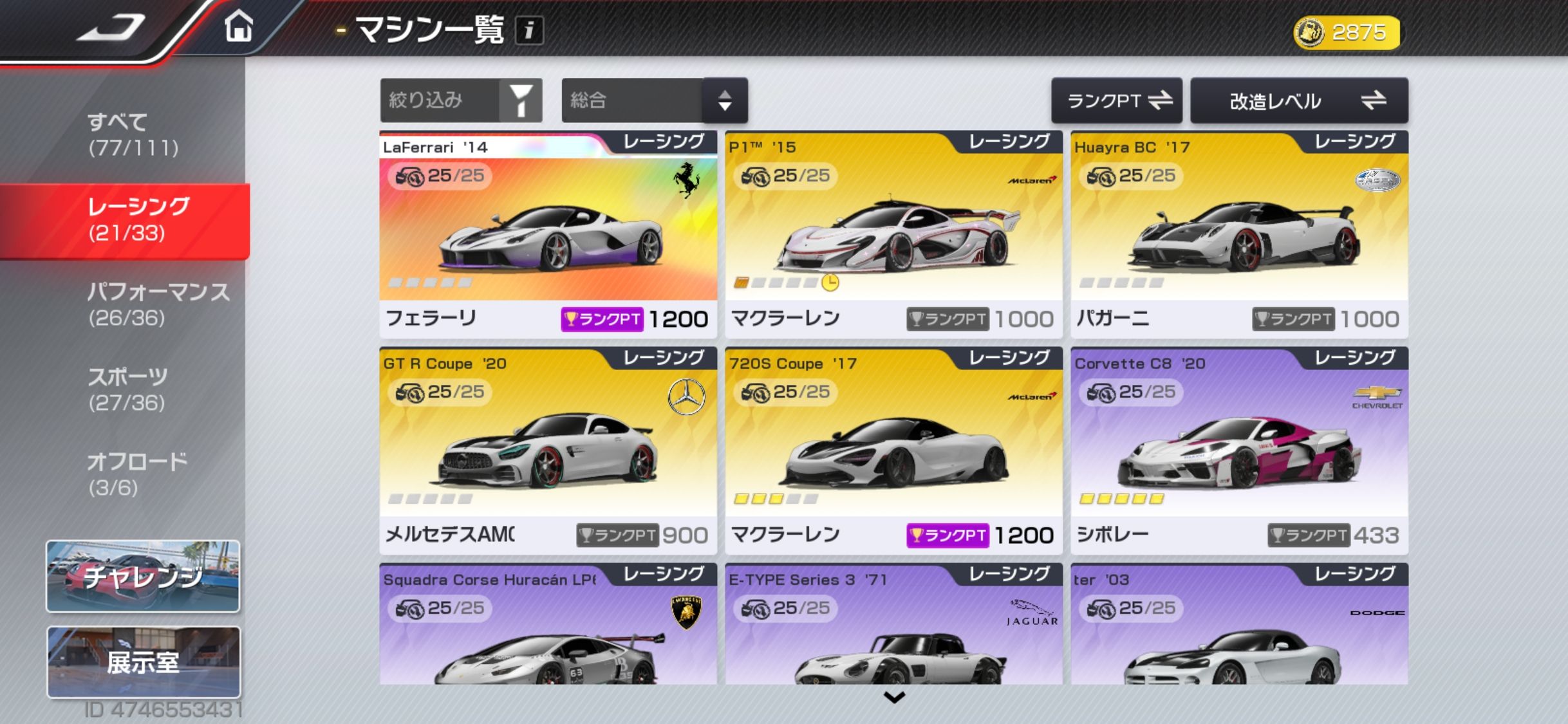Switch to the すべて category tab
This screenshot has height=724, width=1568.
[x=133, y=135]
